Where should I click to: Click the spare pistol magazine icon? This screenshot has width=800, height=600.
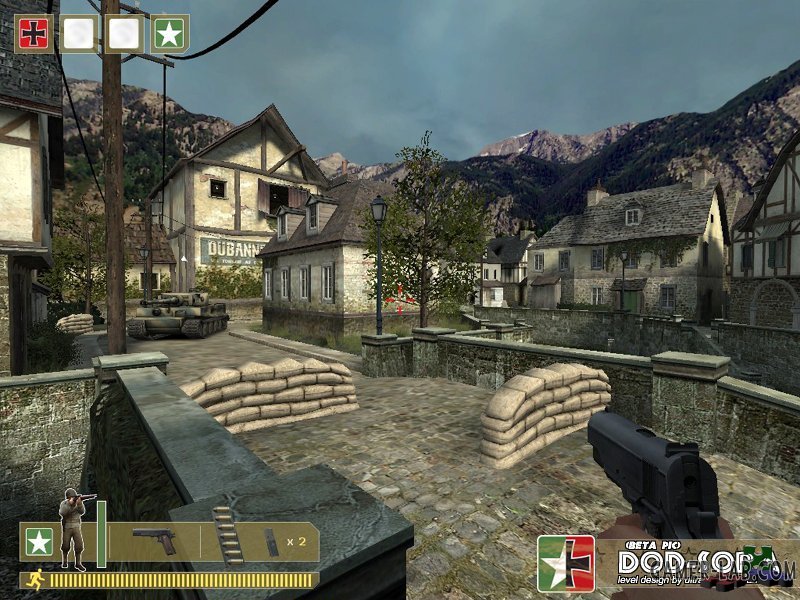coord(272,541)
